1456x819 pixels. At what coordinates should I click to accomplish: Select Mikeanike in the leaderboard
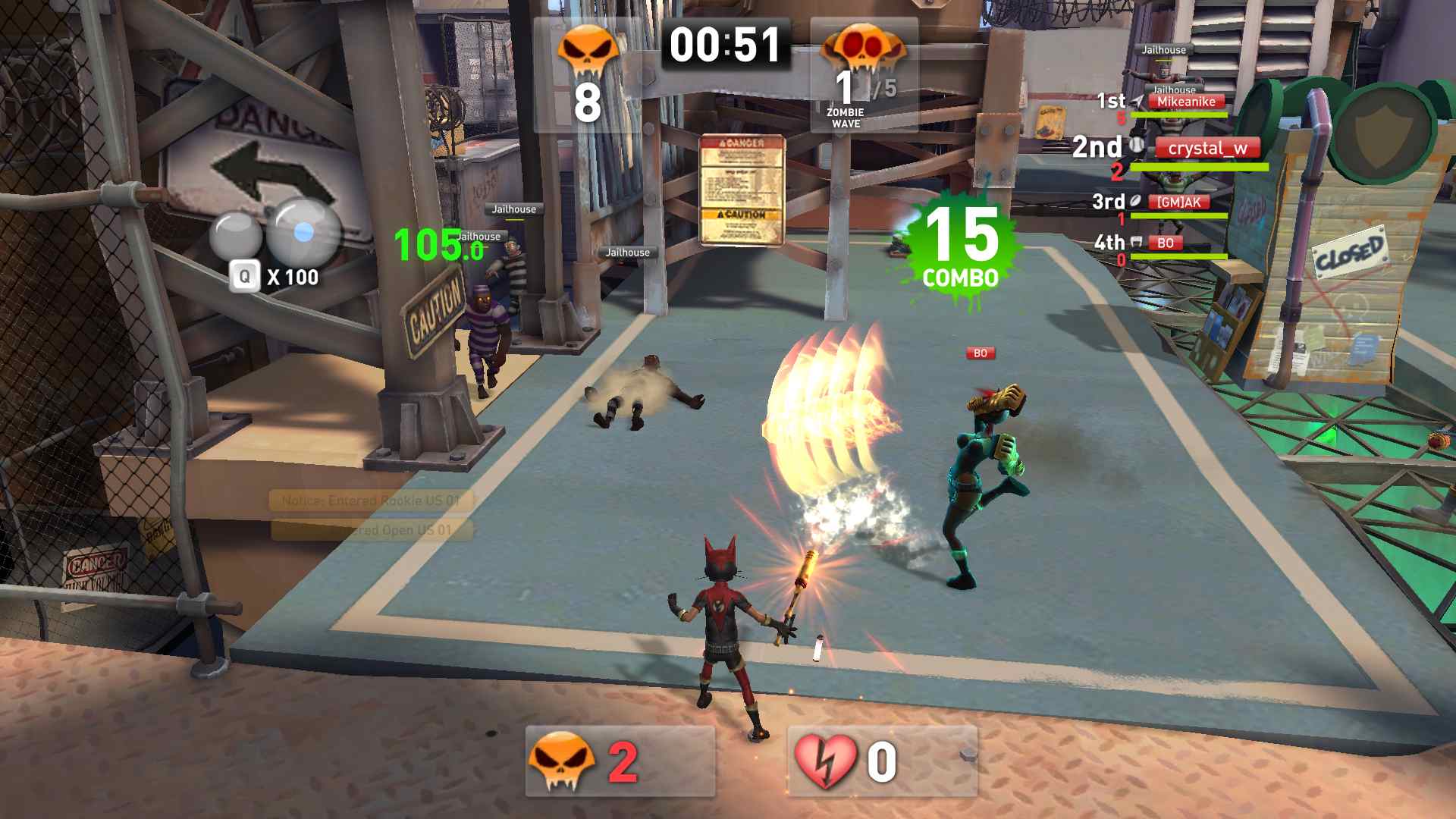click(x=1185, y=102)
